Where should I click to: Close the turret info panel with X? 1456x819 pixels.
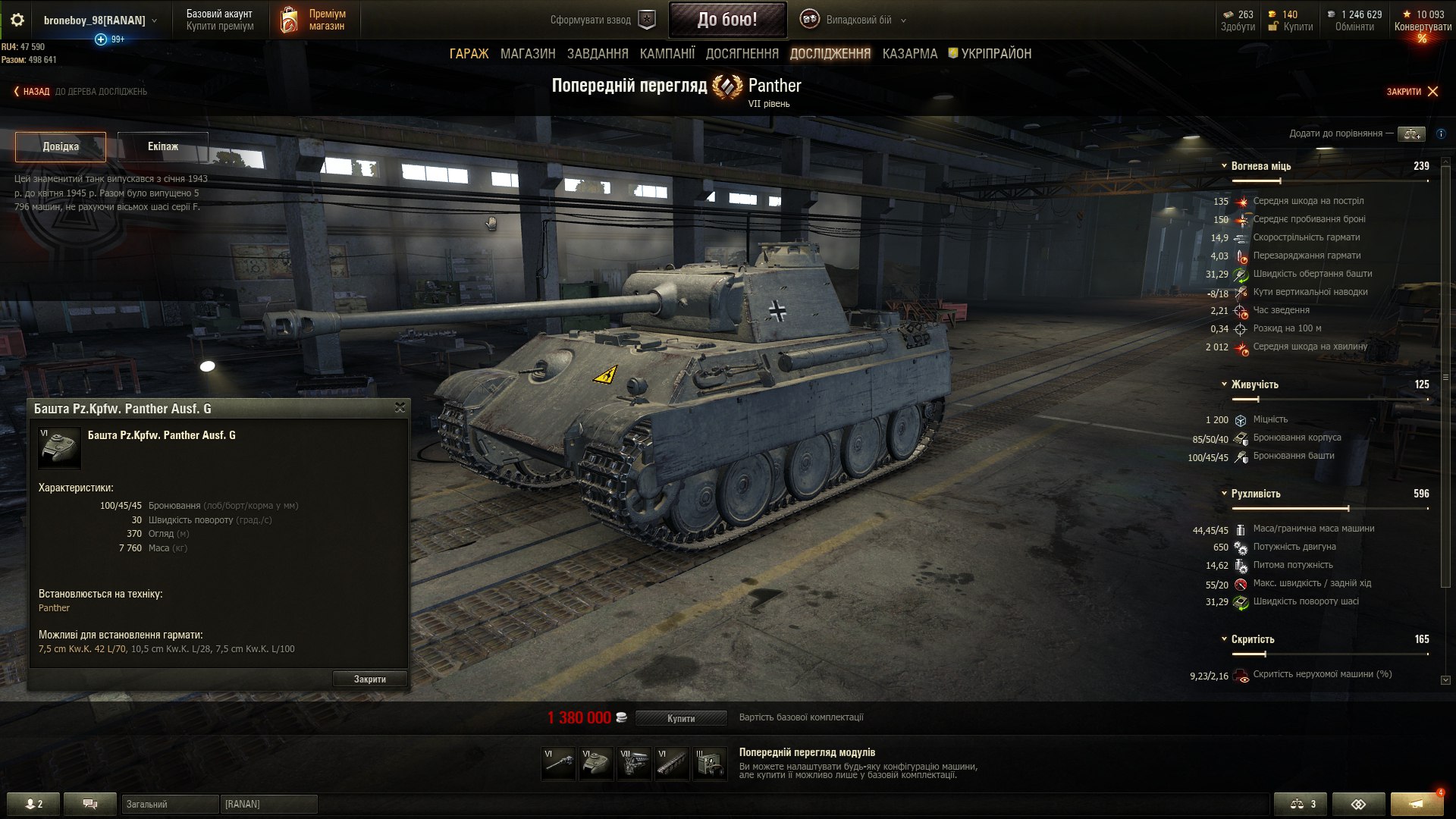(400, 408)
